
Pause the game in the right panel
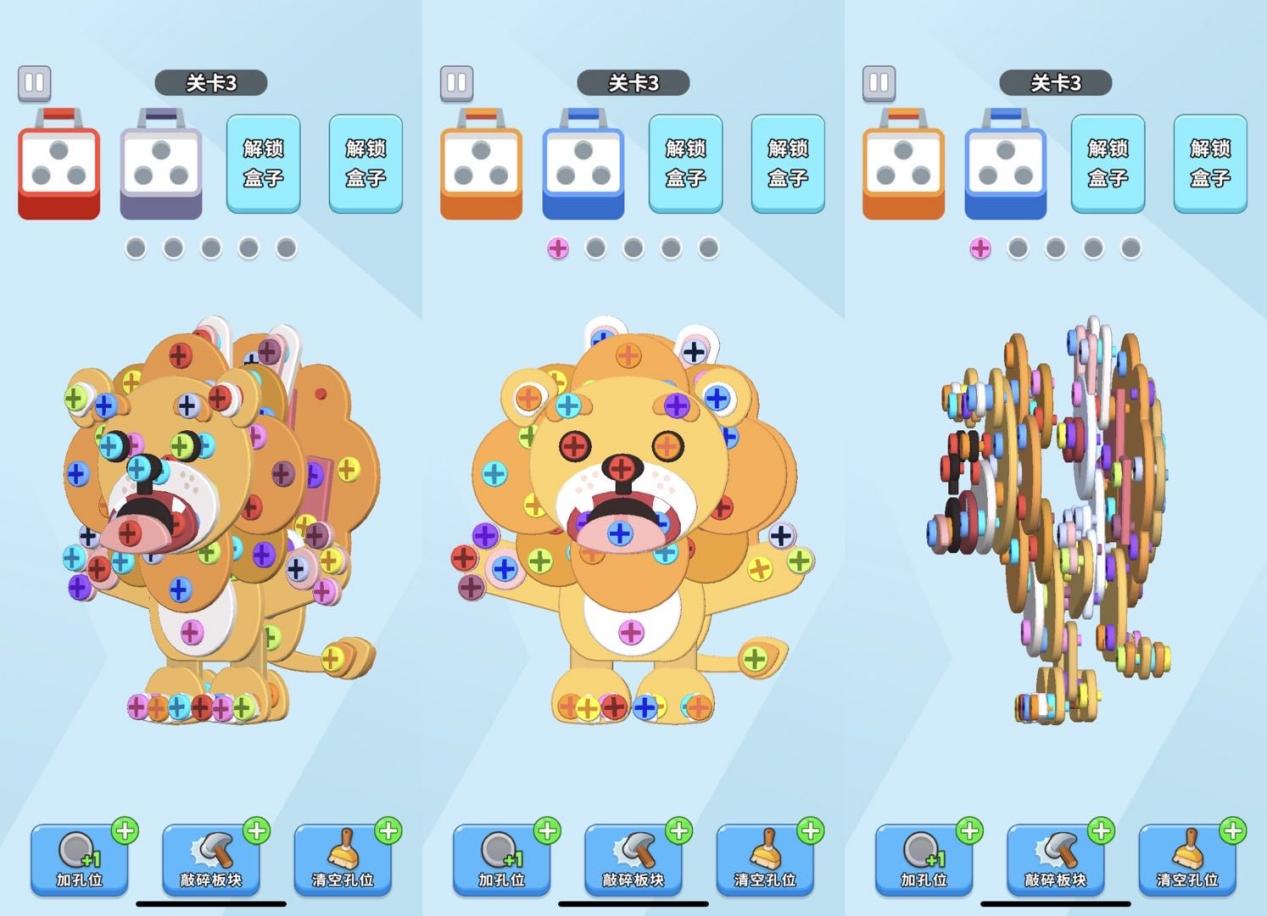pyautogui.click(x=879, y=83)
